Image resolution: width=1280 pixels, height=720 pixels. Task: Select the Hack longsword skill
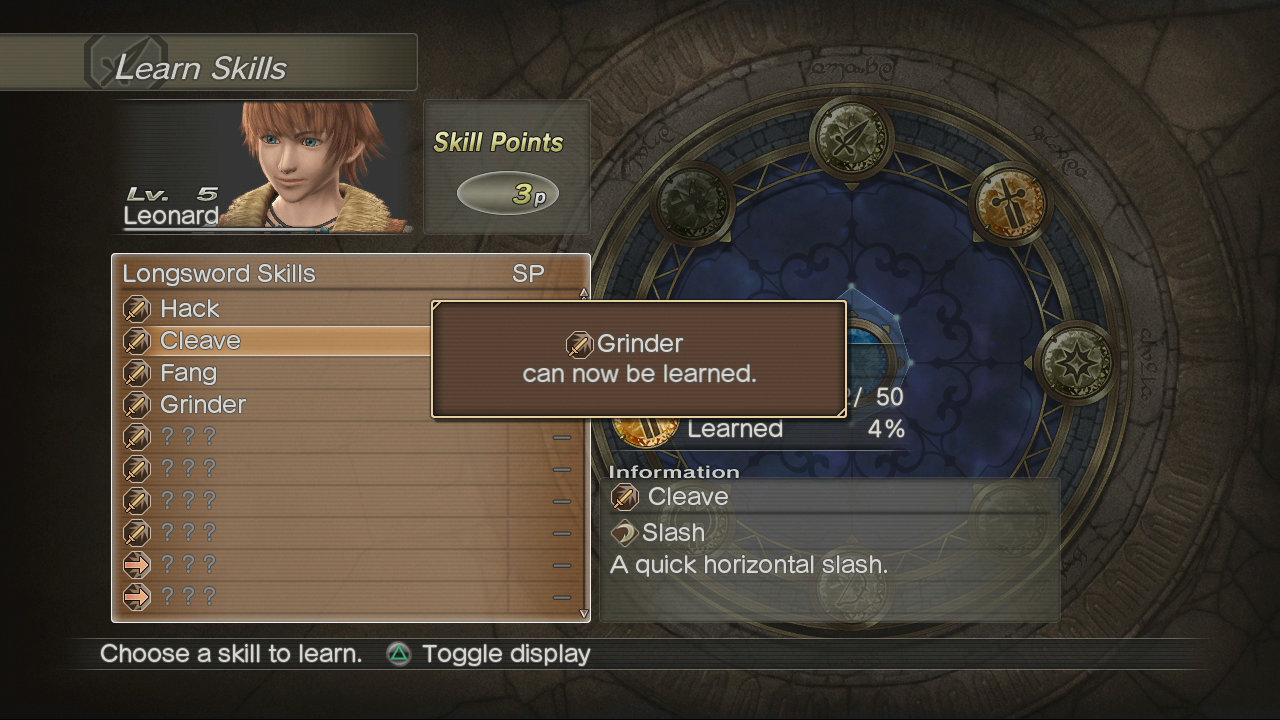[190, 309]
